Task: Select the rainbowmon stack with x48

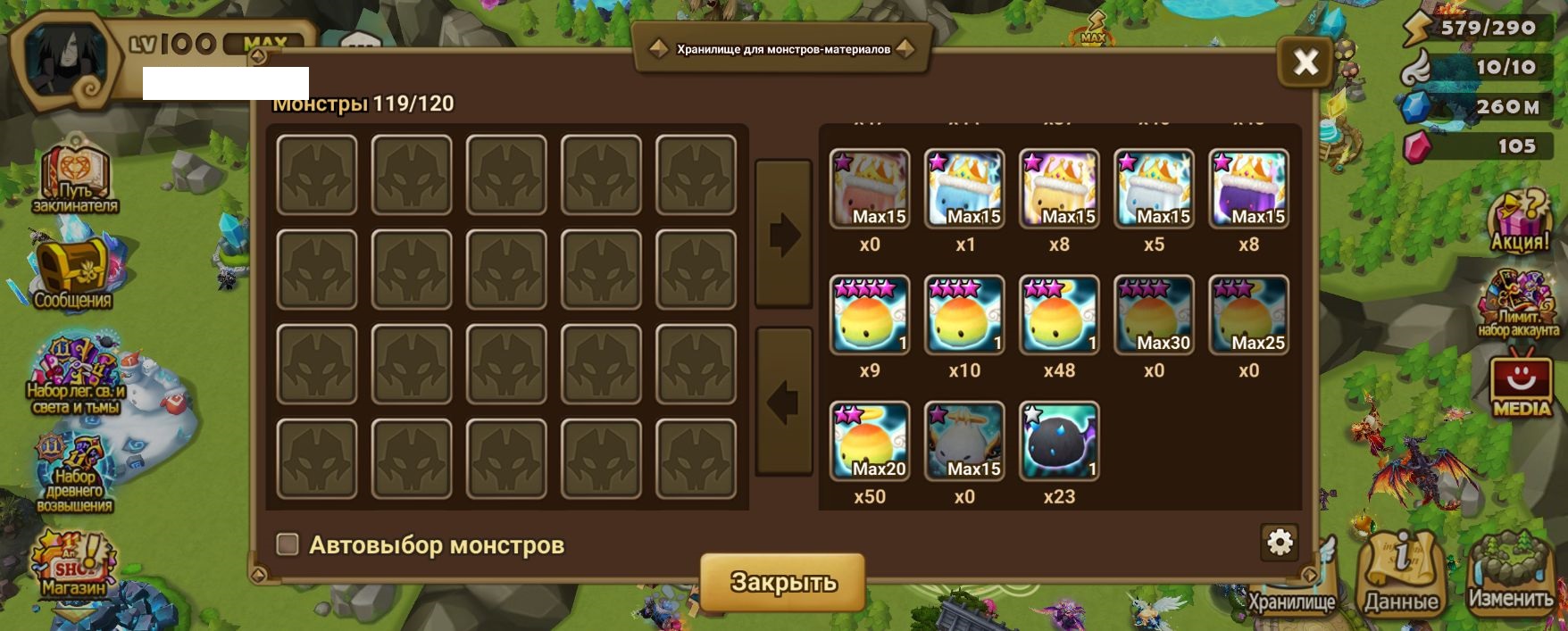Action: click(1059, 315)
